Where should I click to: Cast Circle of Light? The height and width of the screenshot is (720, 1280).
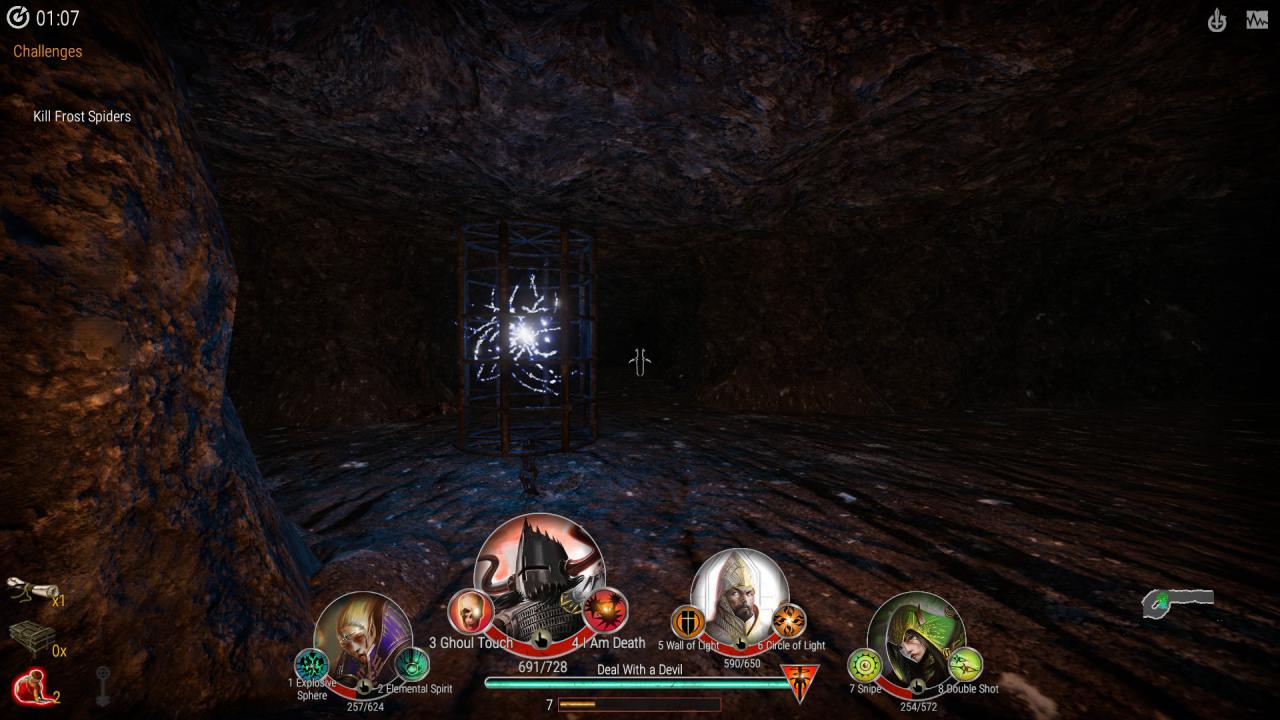[789, 621]
